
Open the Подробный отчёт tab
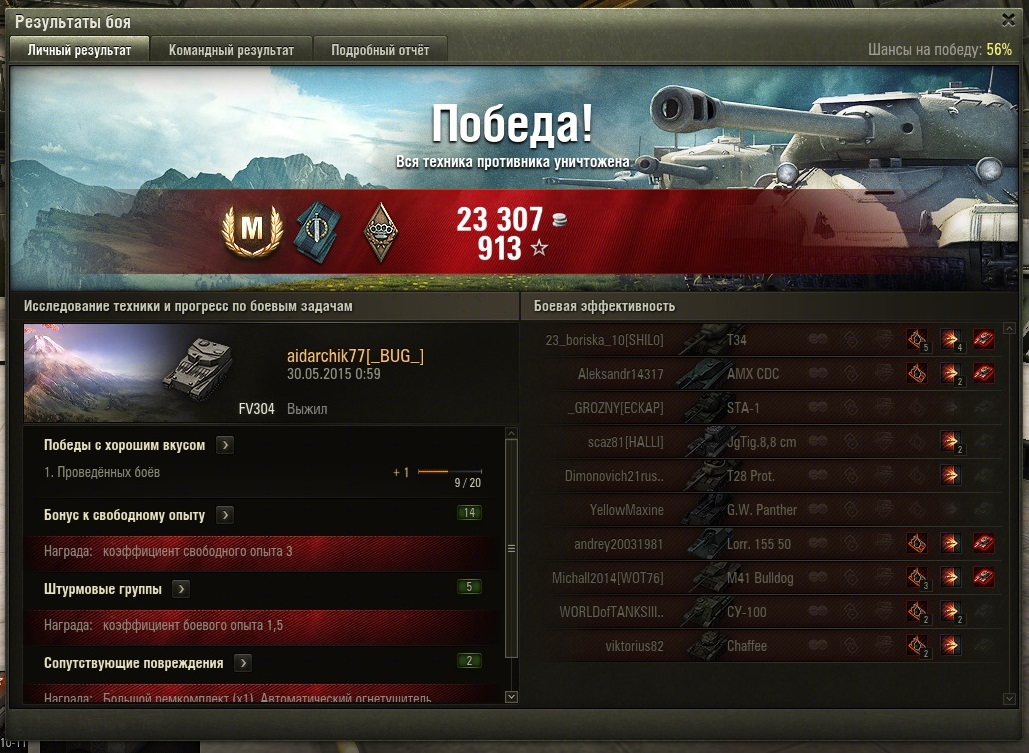click(x=380, y=50)
